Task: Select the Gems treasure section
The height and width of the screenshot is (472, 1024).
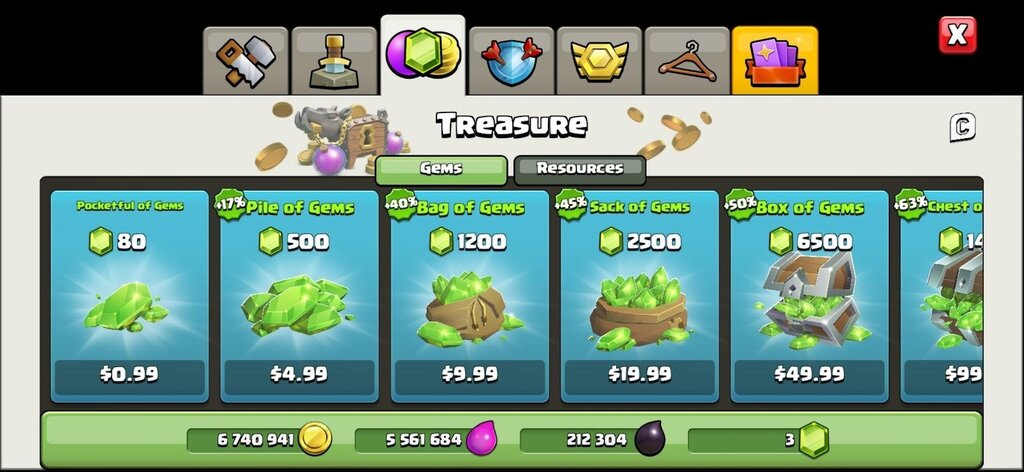Action: [x=441, y=169]
